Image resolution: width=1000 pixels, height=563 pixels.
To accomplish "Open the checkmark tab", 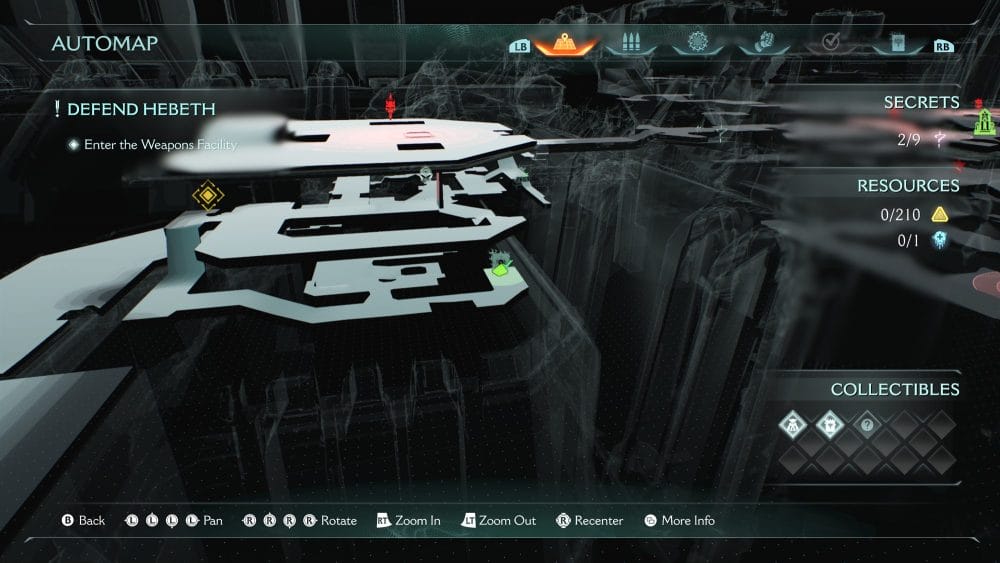I will pos(828,44).
